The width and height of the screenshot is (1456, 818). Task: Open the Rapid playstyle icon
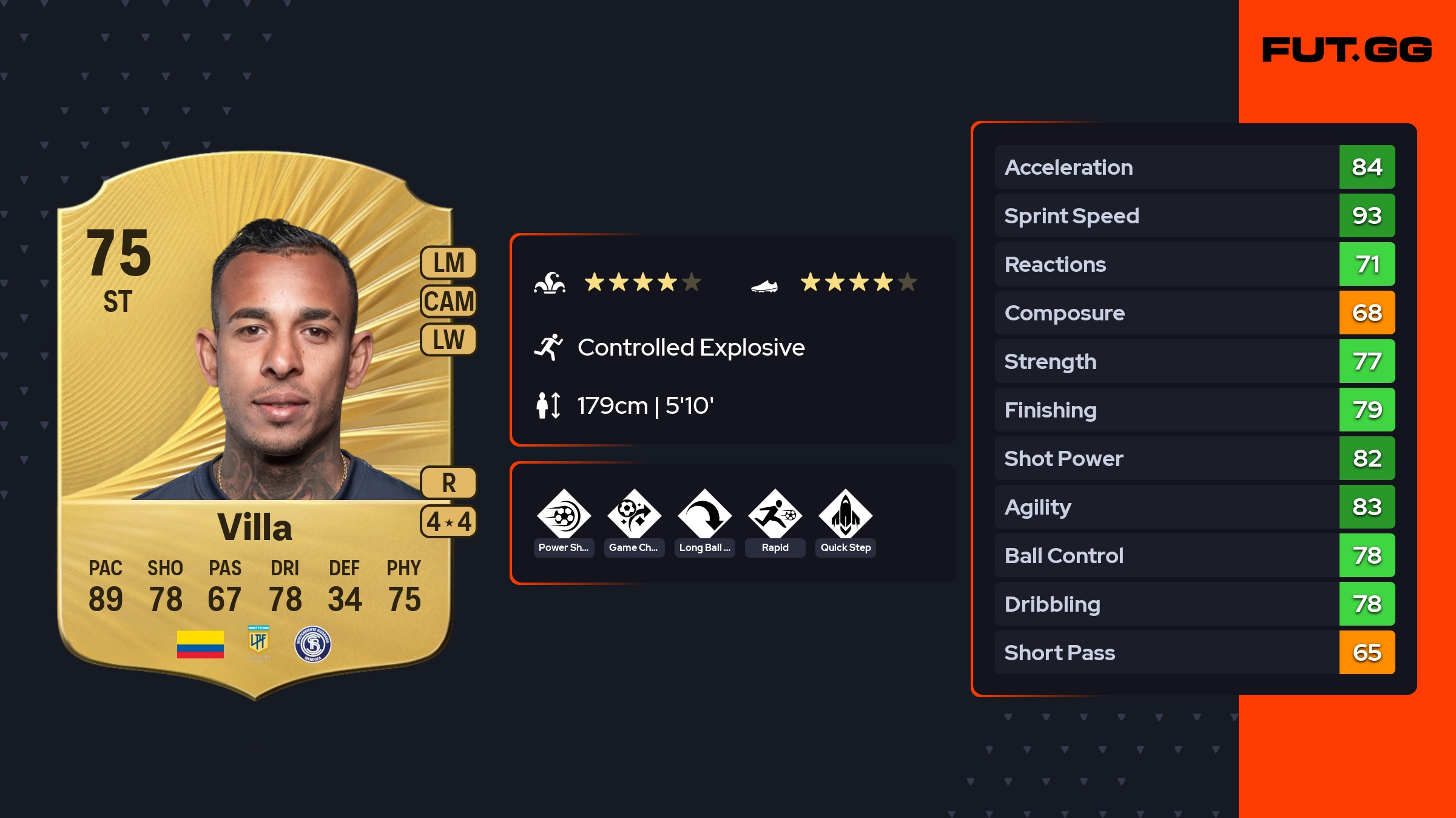coord(775,516)
